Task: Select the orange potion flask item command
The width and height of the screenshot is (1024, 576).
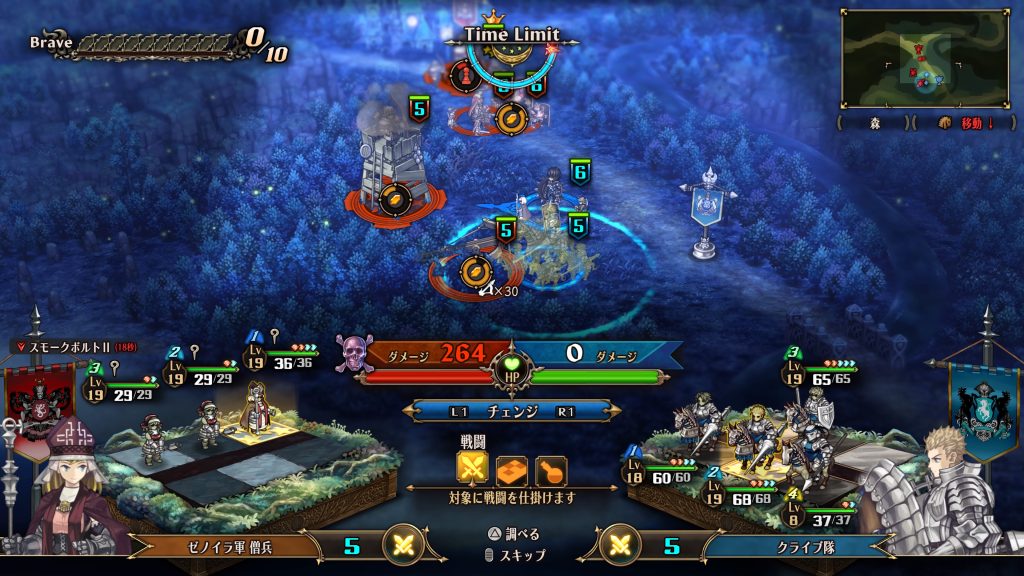Action: (551, 469)
